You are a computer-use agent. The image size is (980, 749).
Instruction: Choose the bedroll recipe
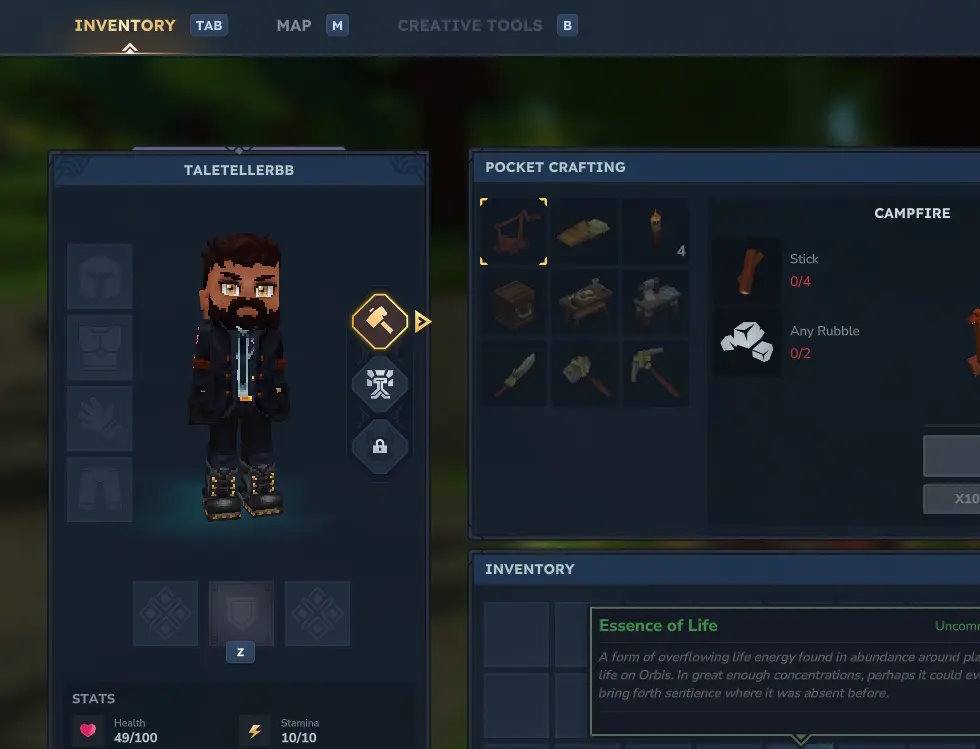[x=585, y=231]
